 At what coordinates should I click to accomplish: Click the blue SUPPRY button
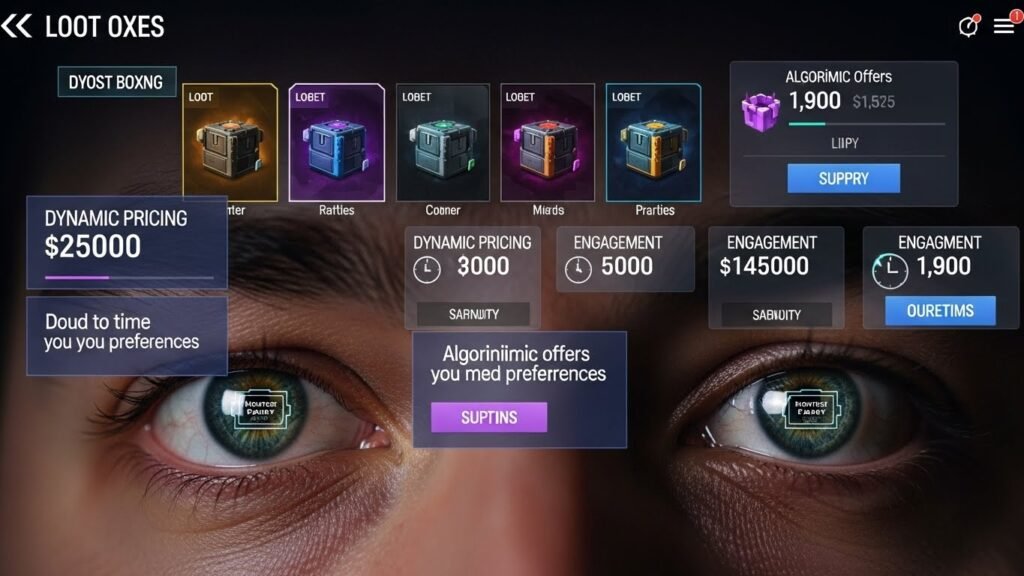tap(843, 179)
